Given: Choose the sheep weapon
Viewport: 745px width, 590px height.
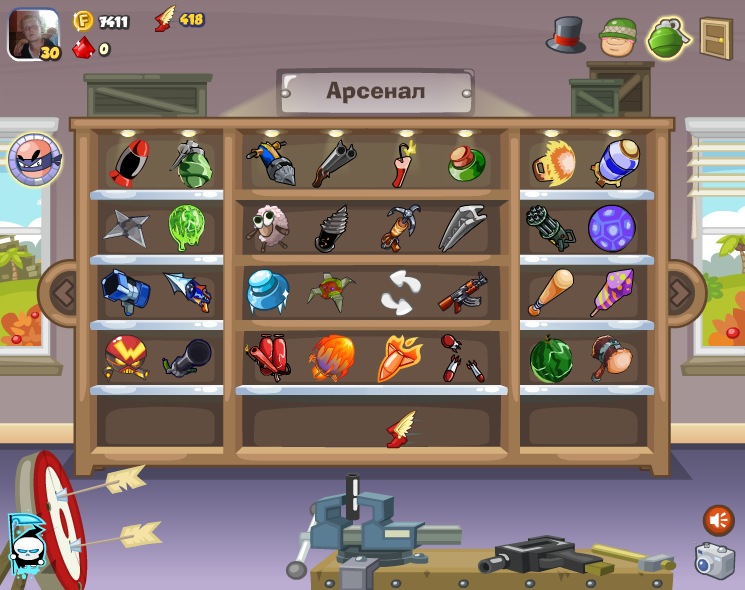Looking at the screenshot, I should 267,227.
